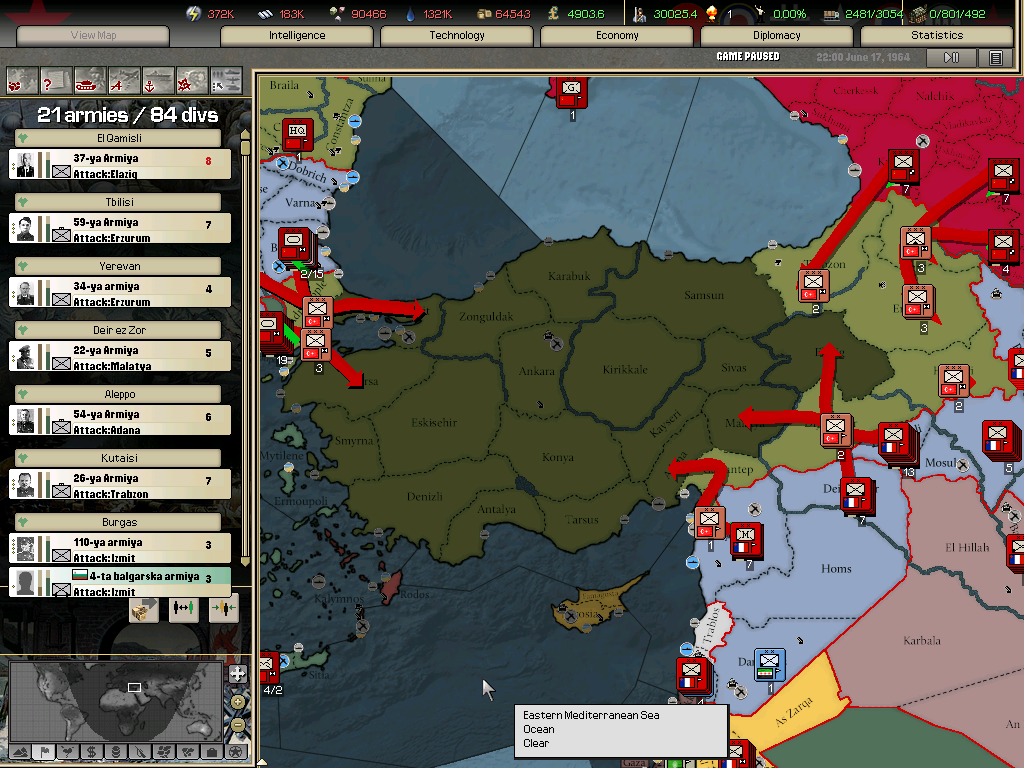Viewport: 1024px width, 768px height.
Task: Select 22-ya Armiya attacking Malatya
Action: point(120,357)
